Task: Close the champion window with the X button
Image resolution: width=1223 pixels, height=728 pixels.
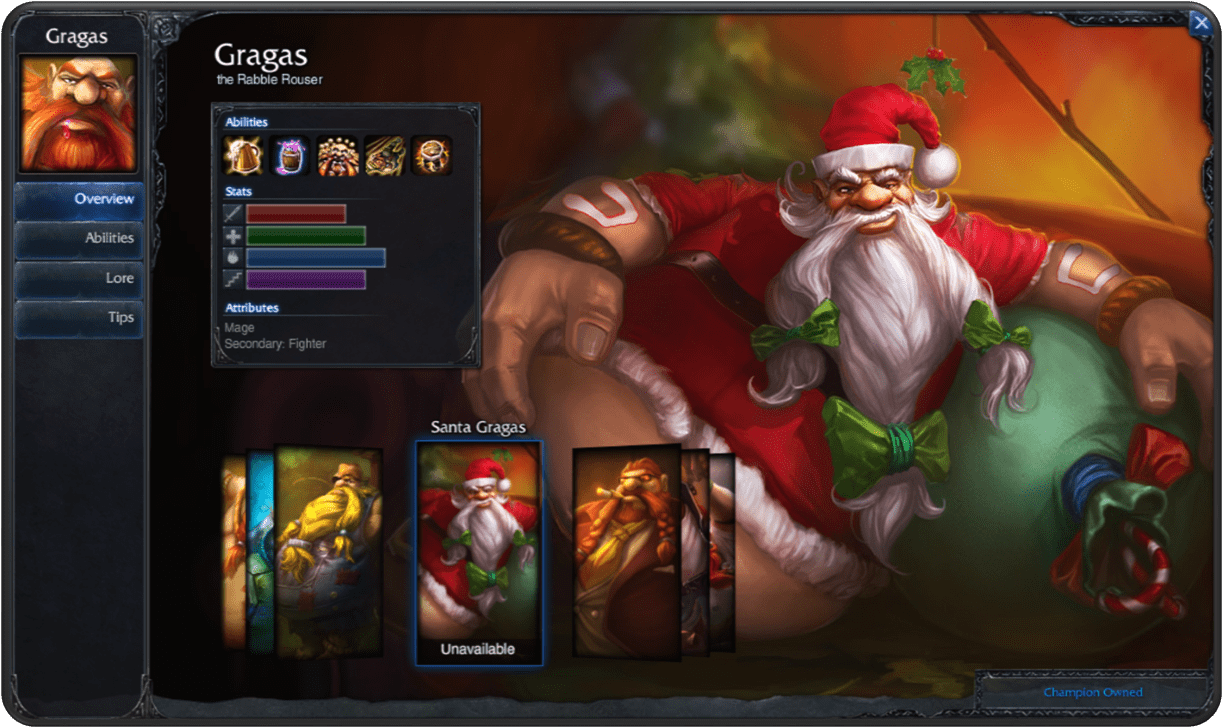Action: point(1199,24)
